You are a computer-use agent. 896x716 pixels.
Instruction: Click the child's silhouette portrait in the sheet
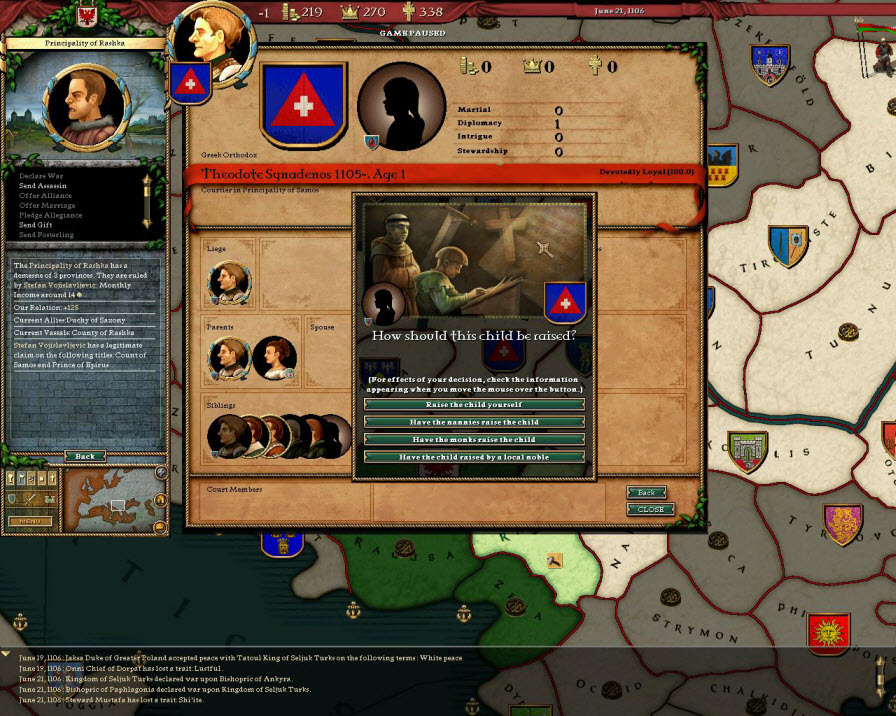400,108
